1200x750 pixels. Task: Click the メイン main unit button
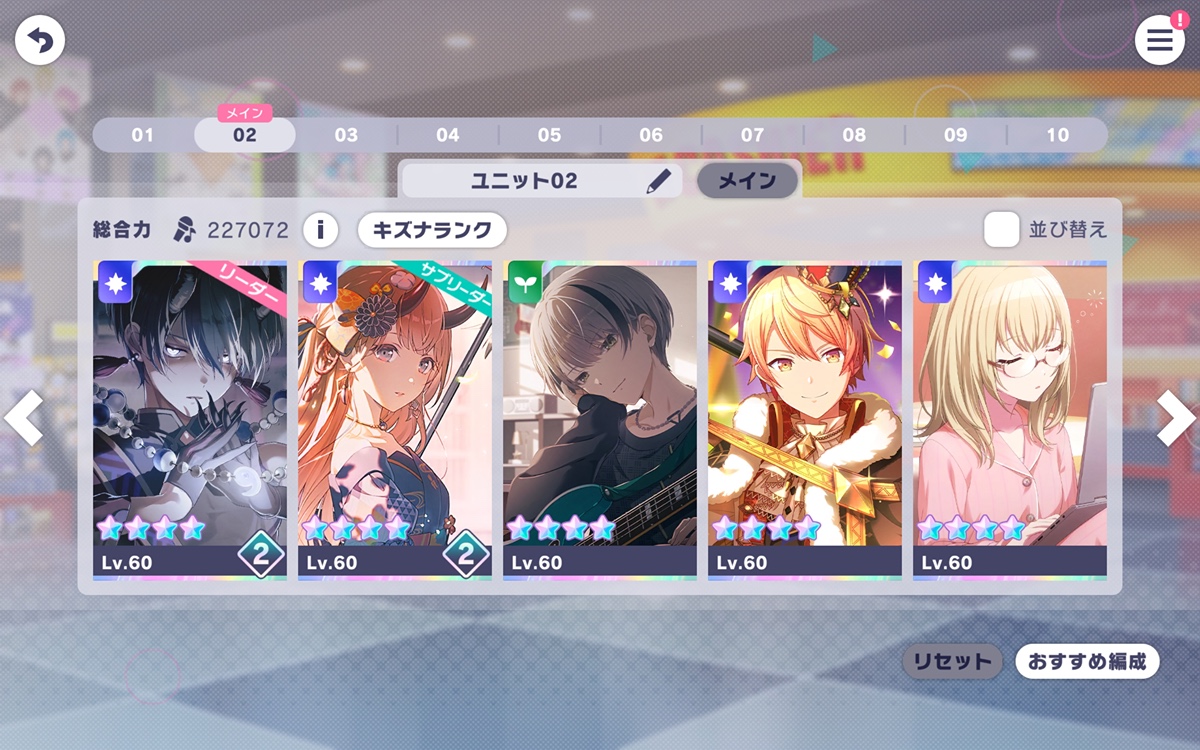coord(747,181)
